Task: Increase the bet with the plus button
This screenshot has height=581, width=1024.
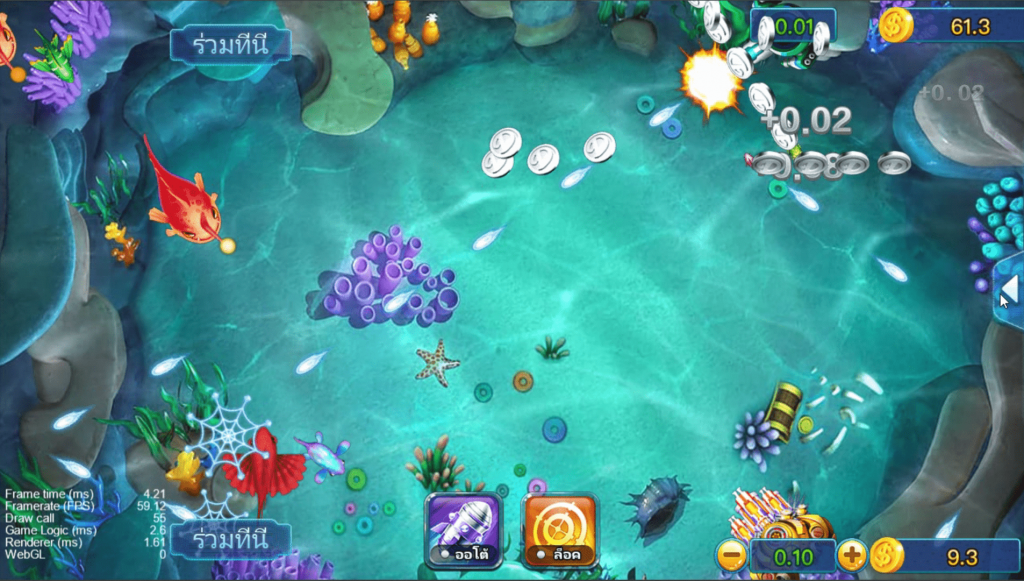Action: 851,555
